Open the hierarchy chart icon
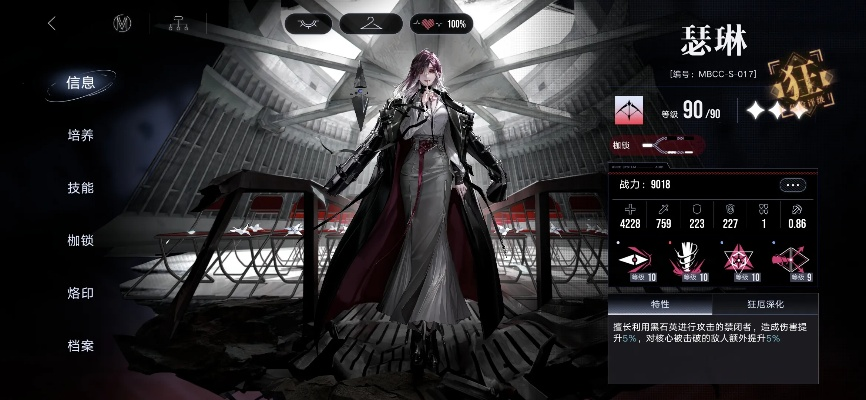The width and height of the screenshot is (866, 400). coord(179,24)
